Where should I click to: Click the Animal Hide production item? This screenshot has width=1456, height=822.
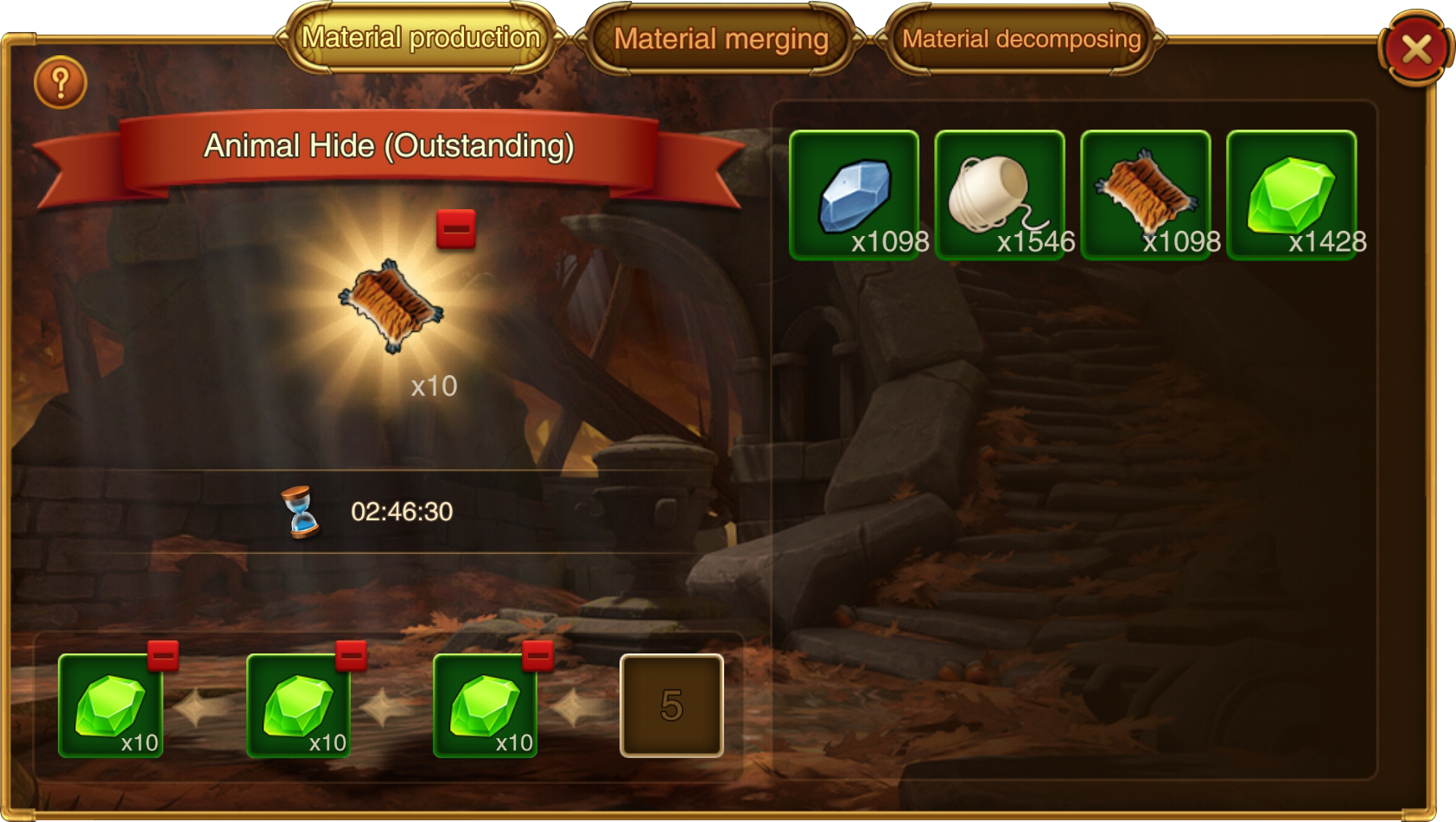coord(391,306)
